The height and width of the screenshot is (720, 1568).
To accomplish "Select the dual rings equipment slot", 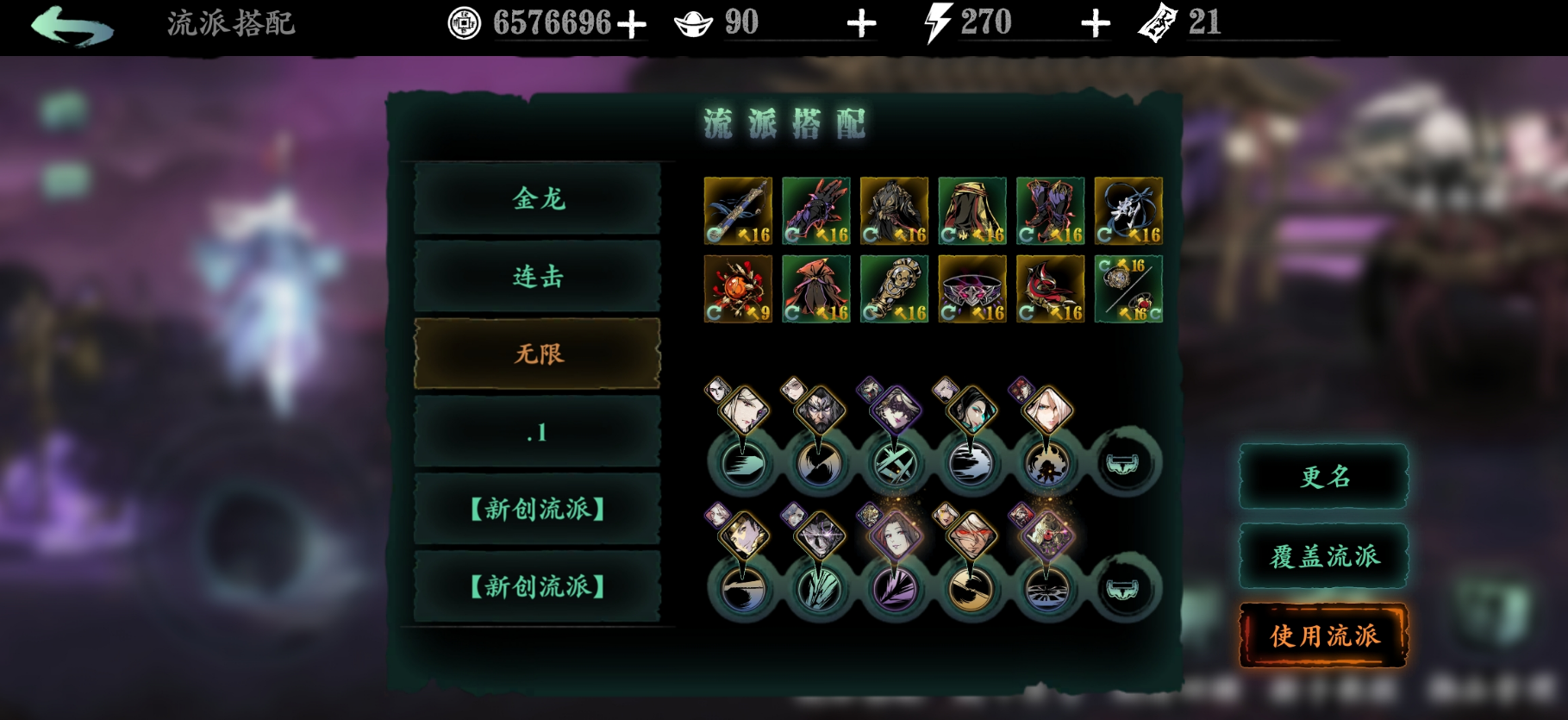I will [x=1128, y=289].
